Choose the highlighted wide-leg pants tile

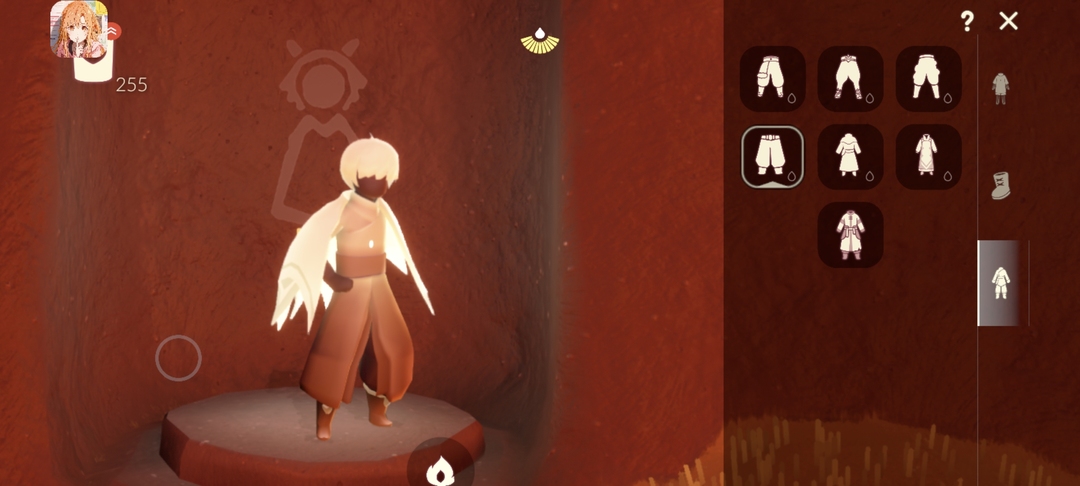772,157
